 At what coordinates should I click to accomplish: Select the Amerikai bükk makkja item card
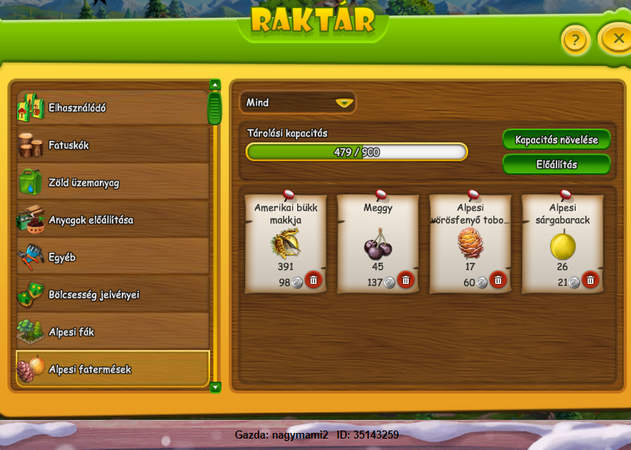[x=286, y=240]
